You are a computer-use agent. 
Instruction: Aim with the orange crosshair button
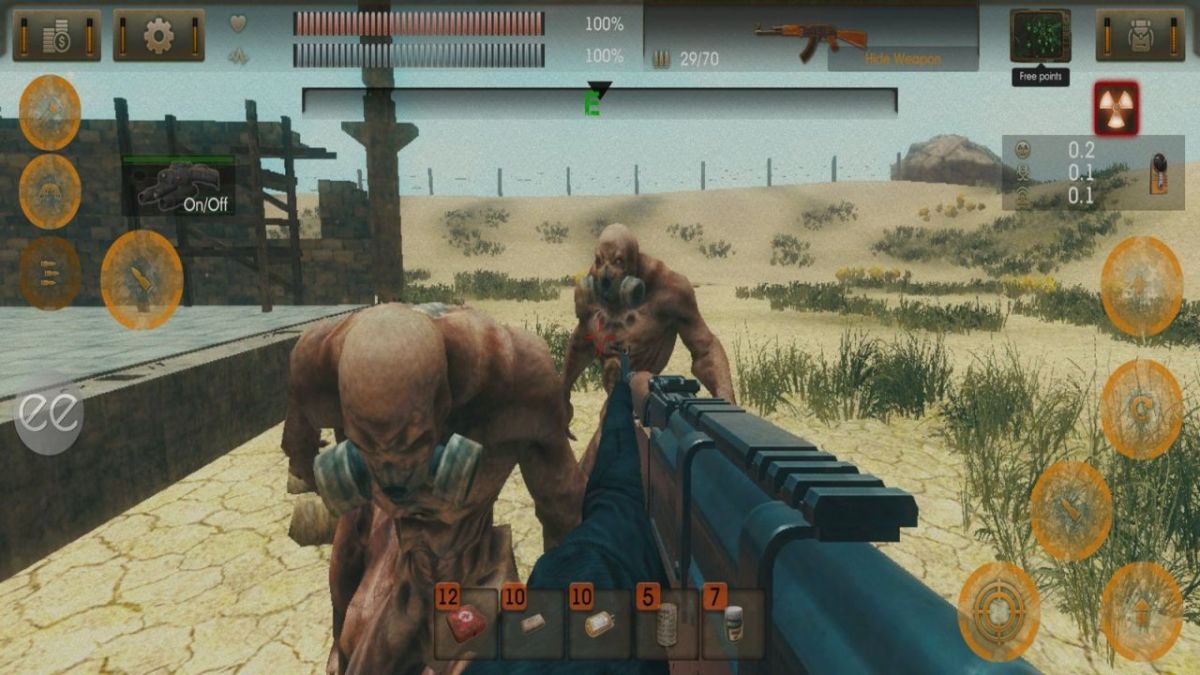998,611
